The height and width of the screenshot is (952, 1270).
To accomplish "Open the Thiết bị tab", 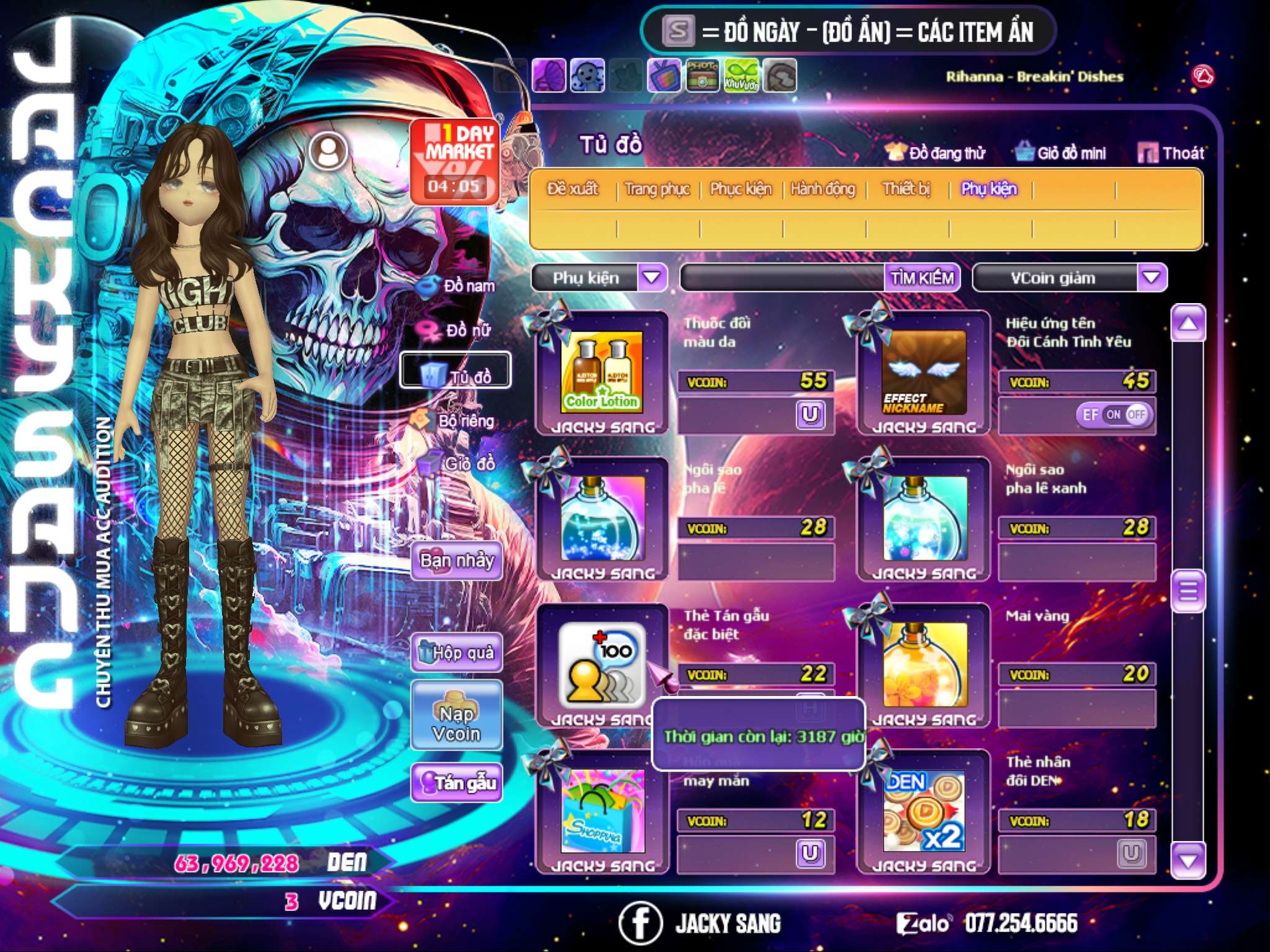I will (x=906, y=189).
